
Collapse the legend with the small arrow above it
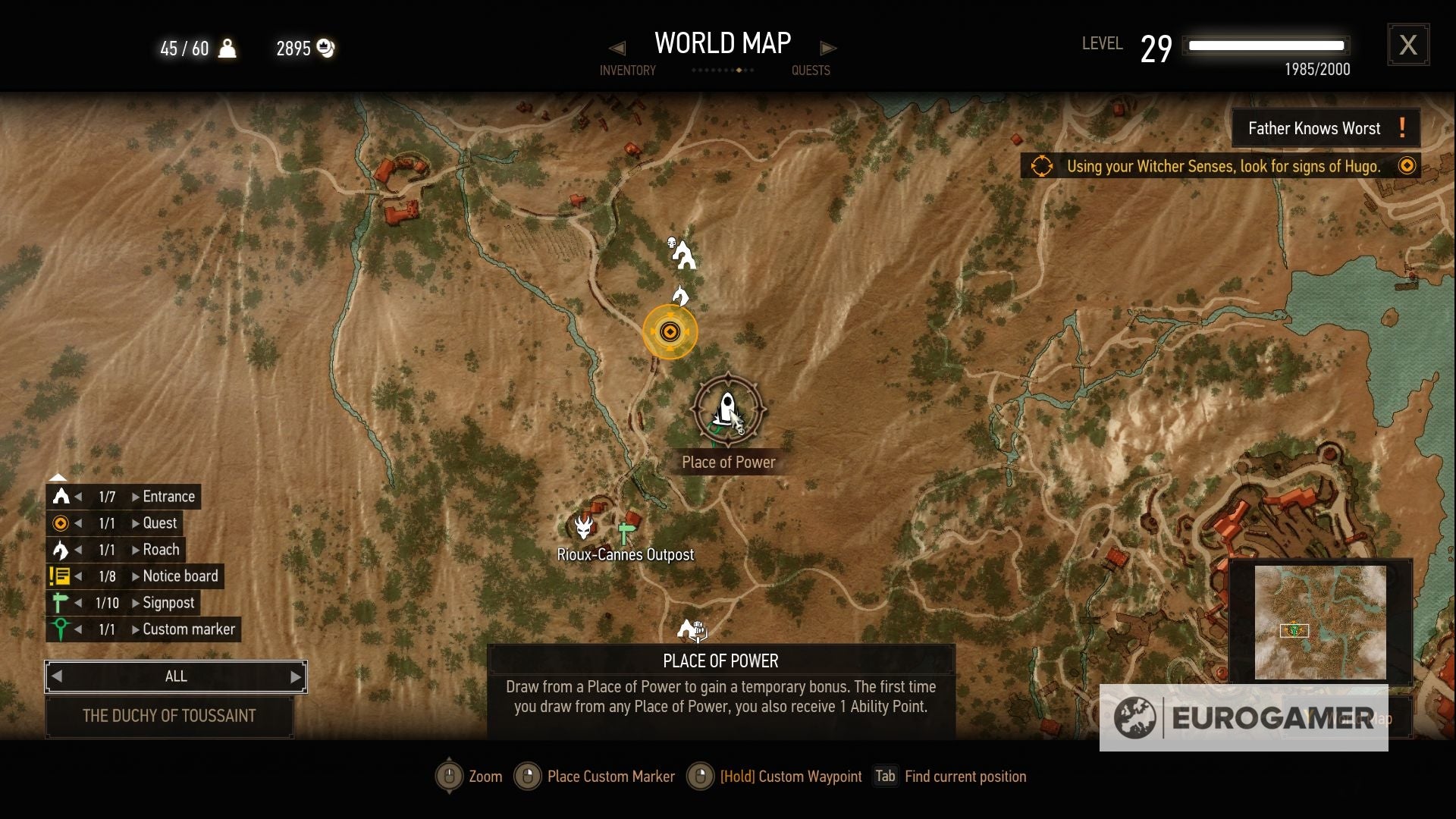(58, 477)
